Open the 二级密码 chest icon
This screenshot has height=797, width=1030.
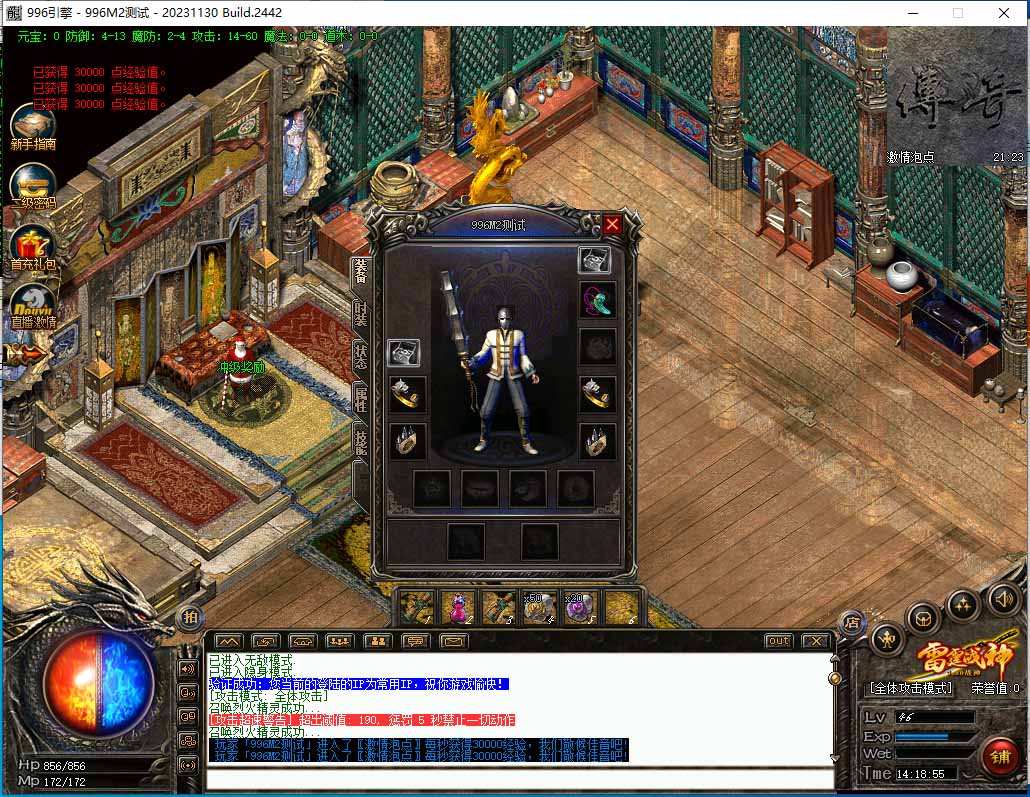33,184
